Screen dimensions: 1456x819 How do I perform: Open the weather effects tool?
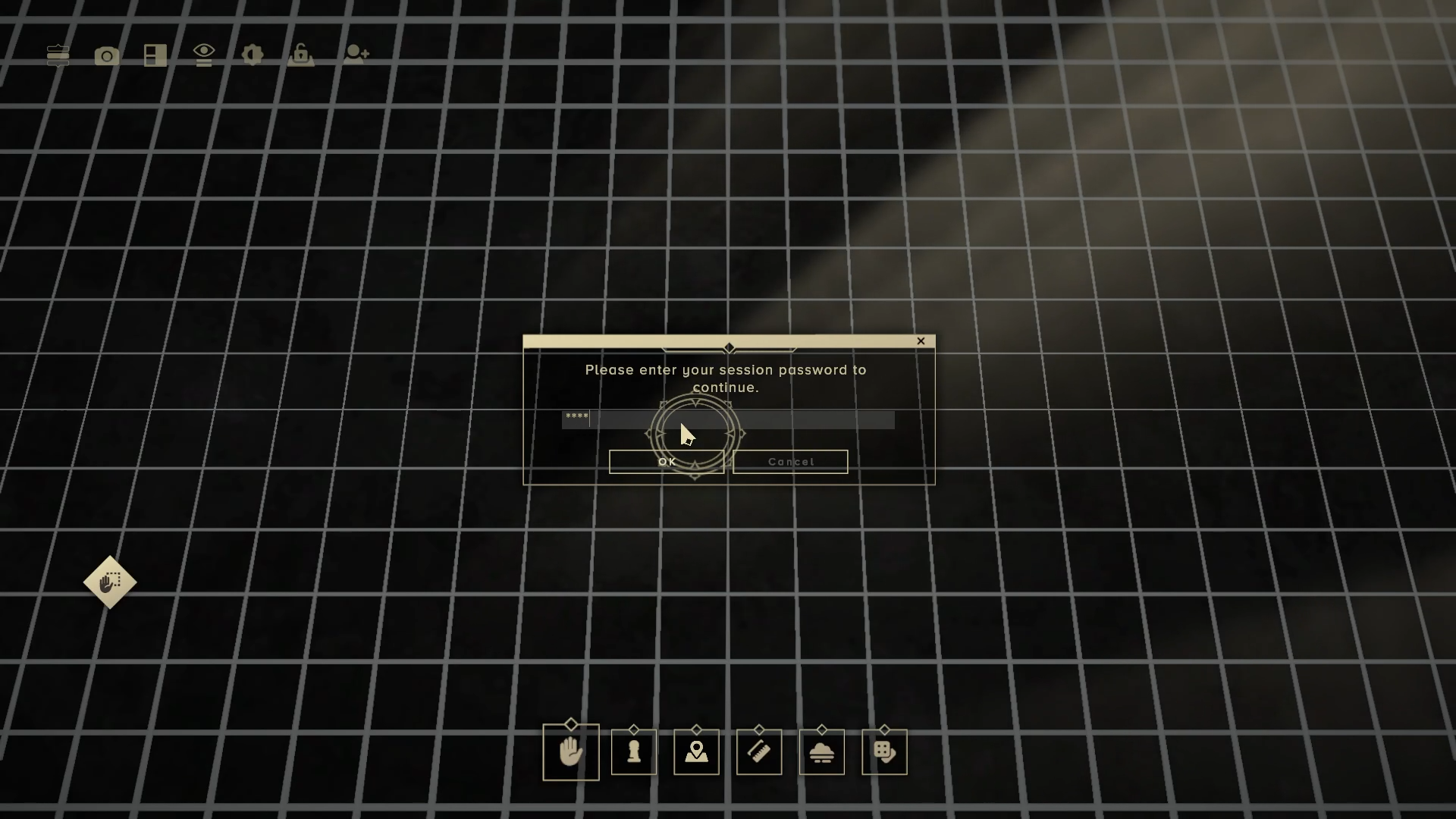[x=822, y=752]
